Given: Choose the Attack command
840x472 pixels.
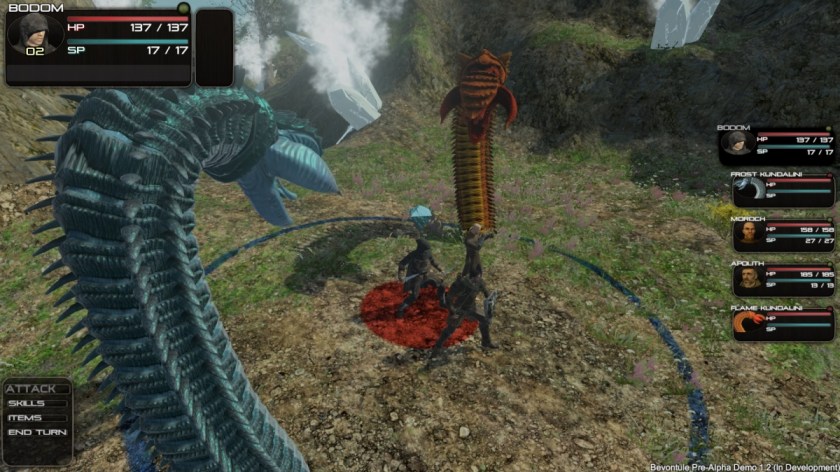Looking at the screenshot, I should click(x=31, y=389).
